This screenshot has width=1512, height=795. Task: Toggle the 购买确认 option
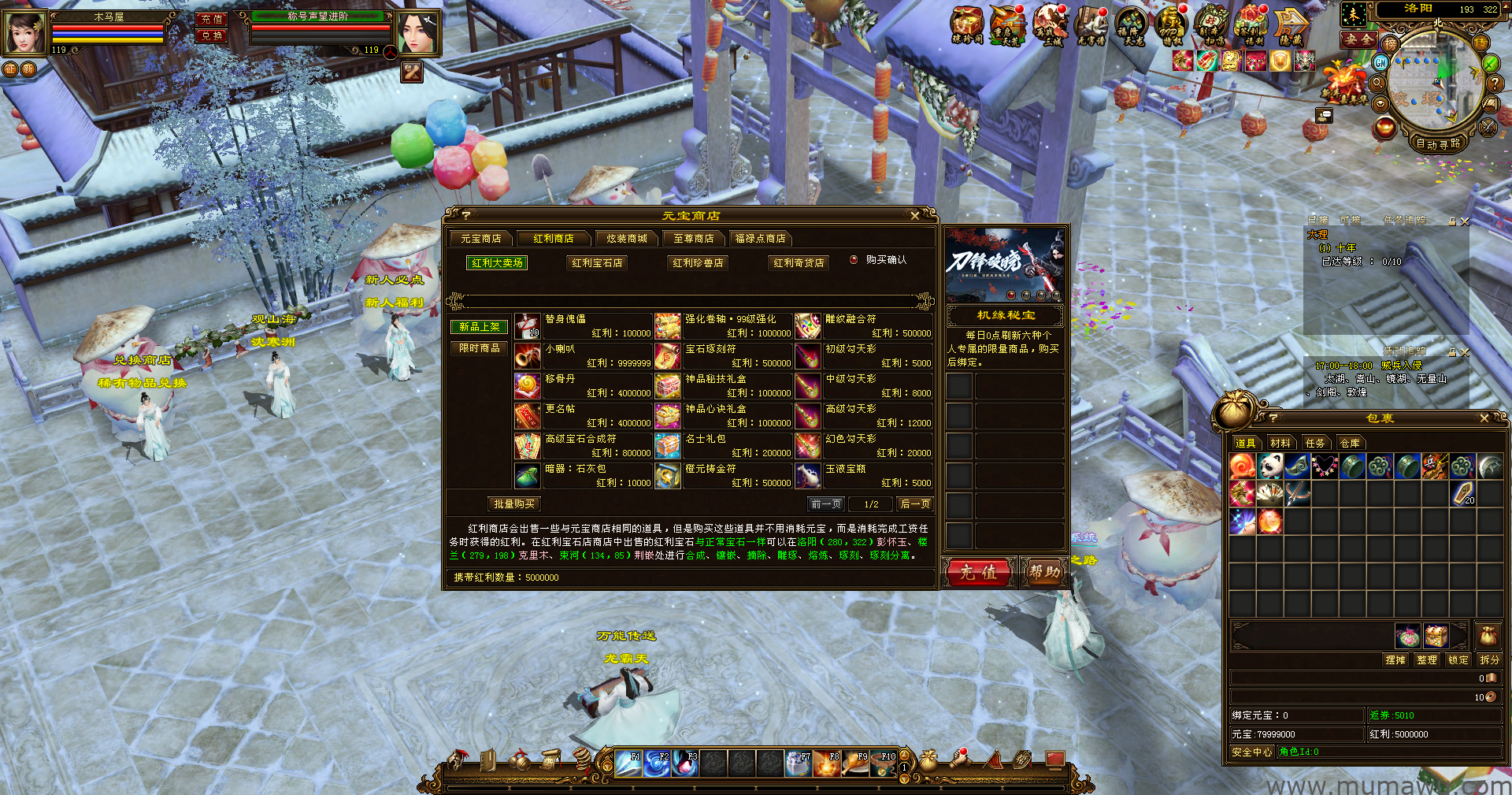point(854,259)
